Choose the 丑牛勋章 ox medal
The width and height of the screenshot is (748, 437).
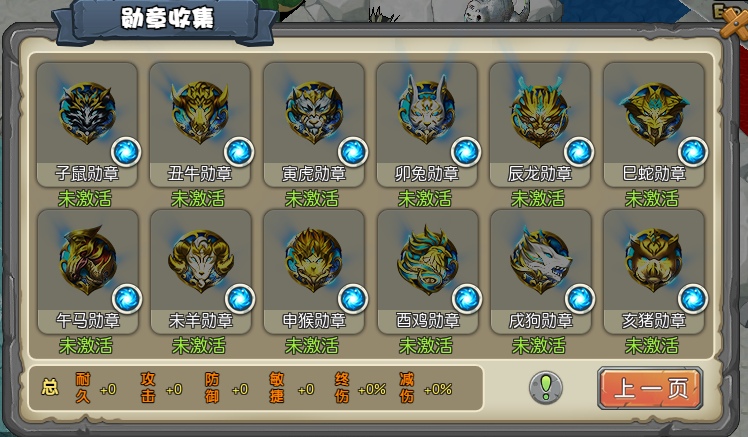(x=199, y=113)
